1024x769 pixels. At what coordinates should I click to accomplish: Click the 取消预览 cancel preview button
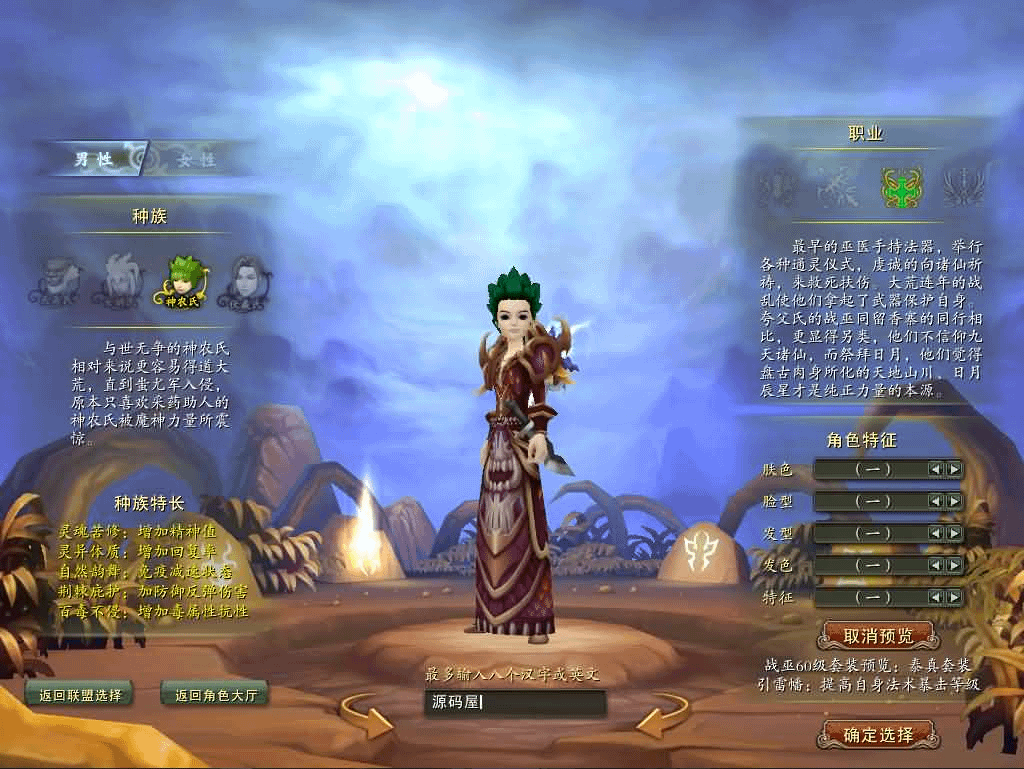click(x=878, y=635)
